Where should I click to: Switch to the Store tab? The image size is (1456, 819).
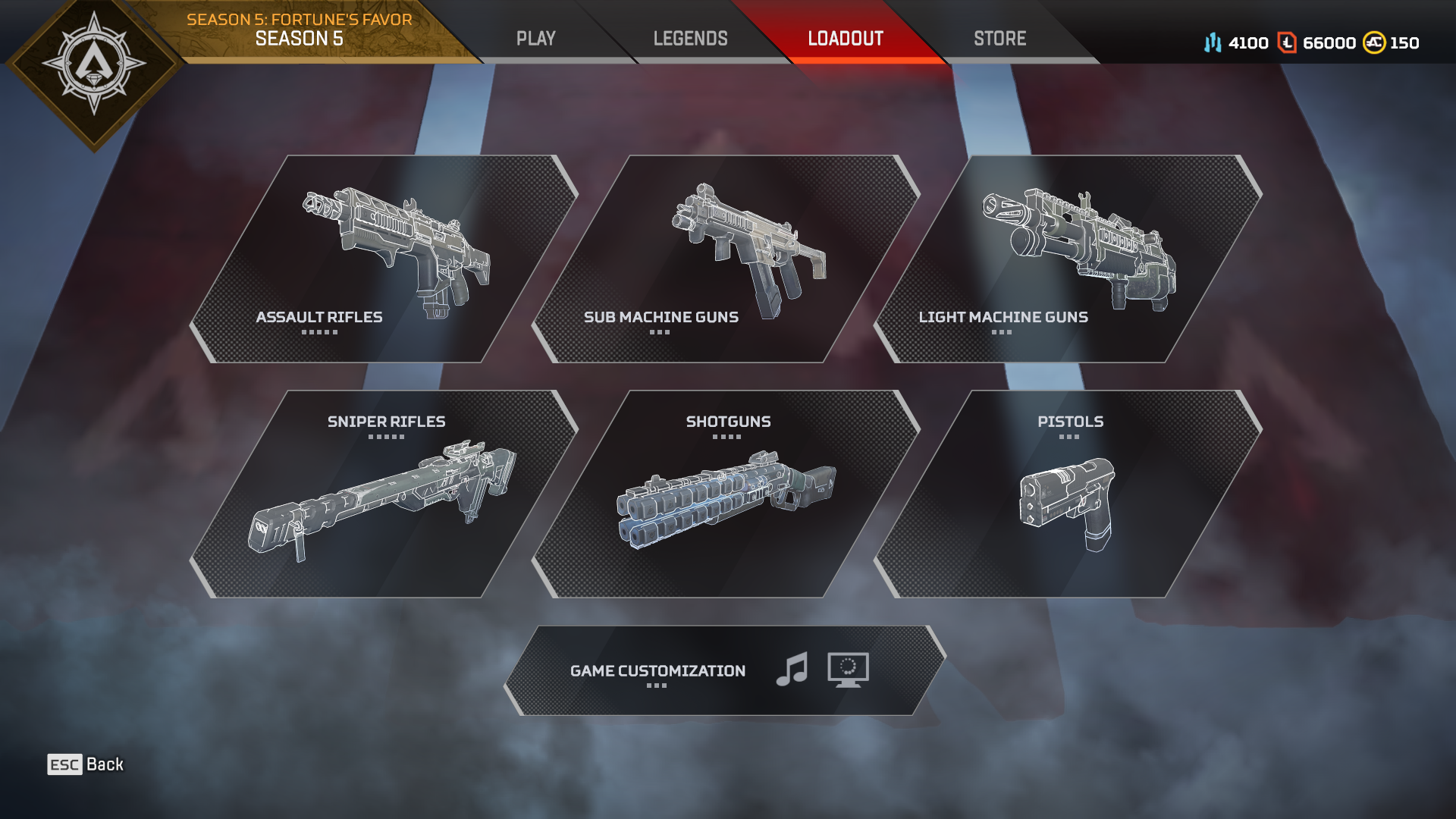tap(999, 37)
